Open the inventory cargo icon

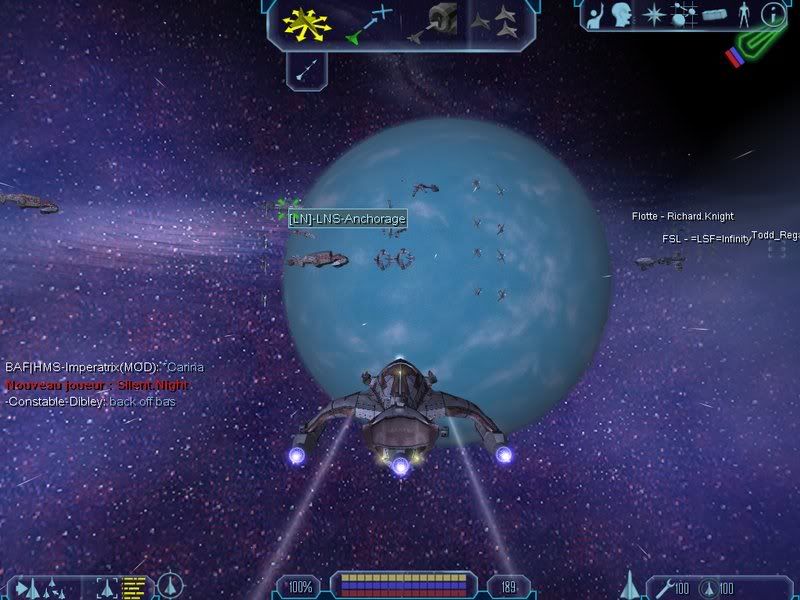pos(712,14)
